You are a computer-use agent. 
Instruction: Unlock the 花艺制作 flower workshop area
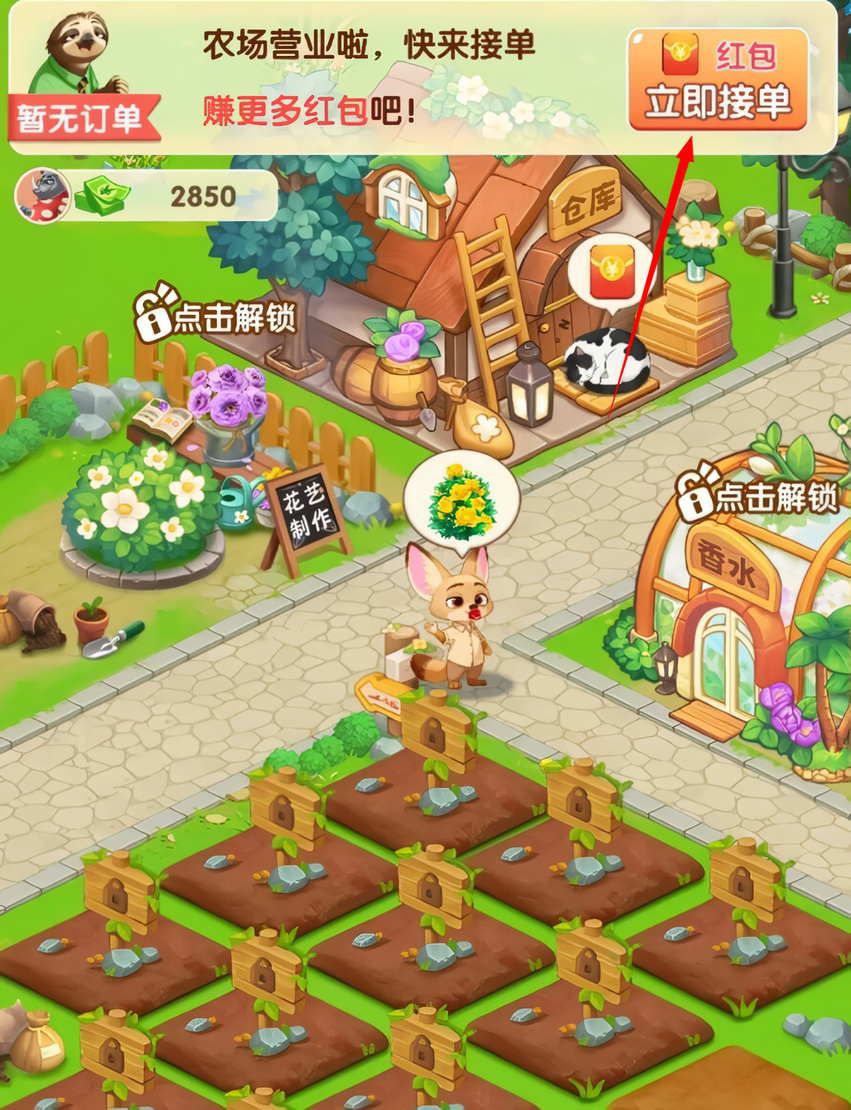pos(218,316)
